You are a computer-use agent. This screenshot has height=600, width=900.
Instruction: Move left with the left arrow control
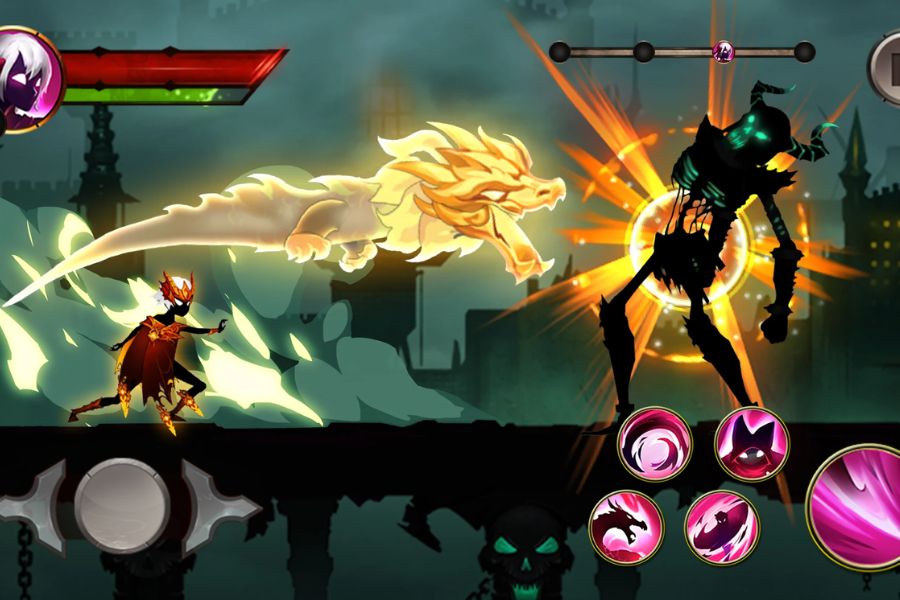coord(33,506)
